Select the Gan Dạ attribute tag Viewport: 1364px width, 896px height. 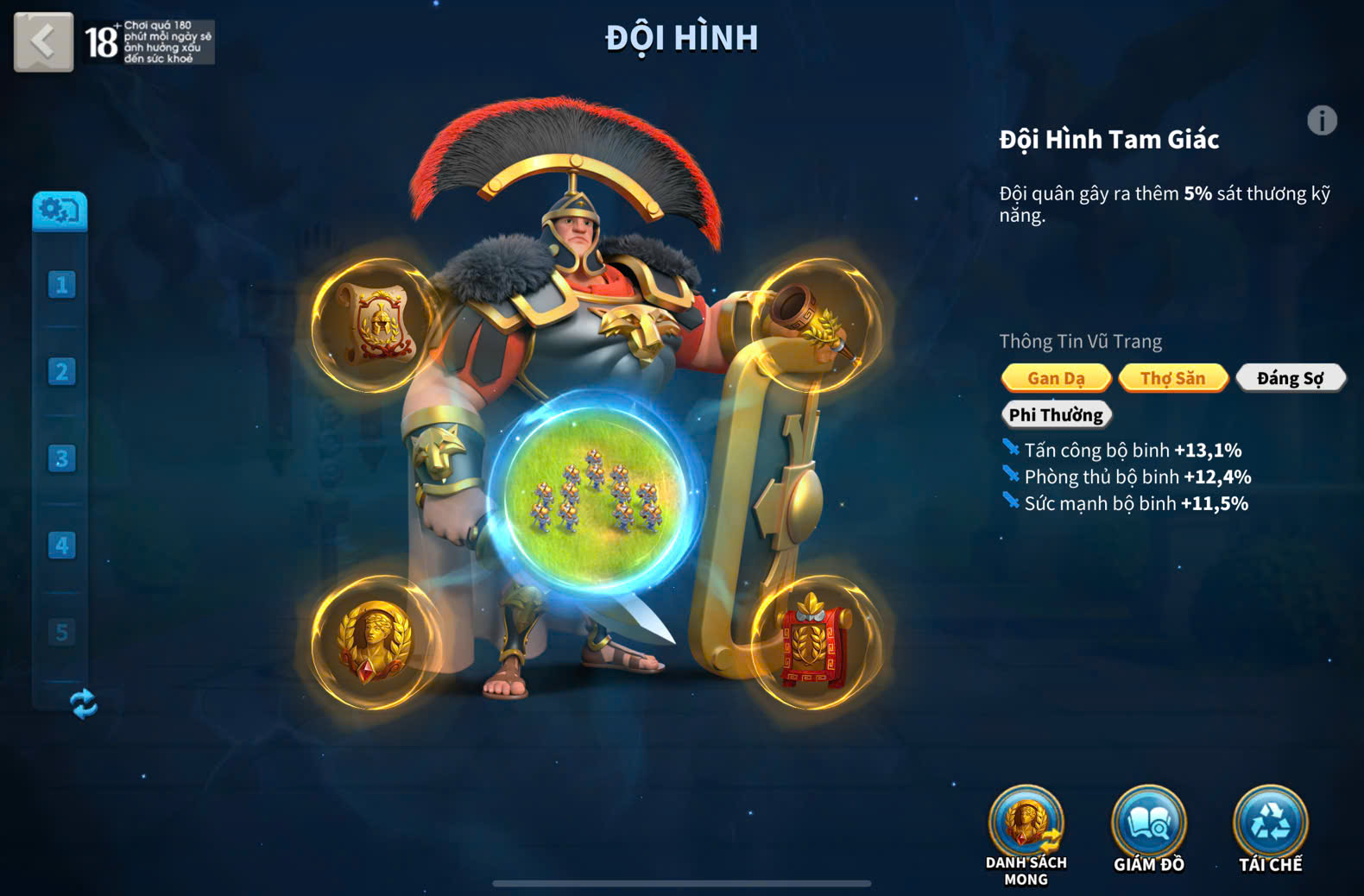pos(1056,378)
